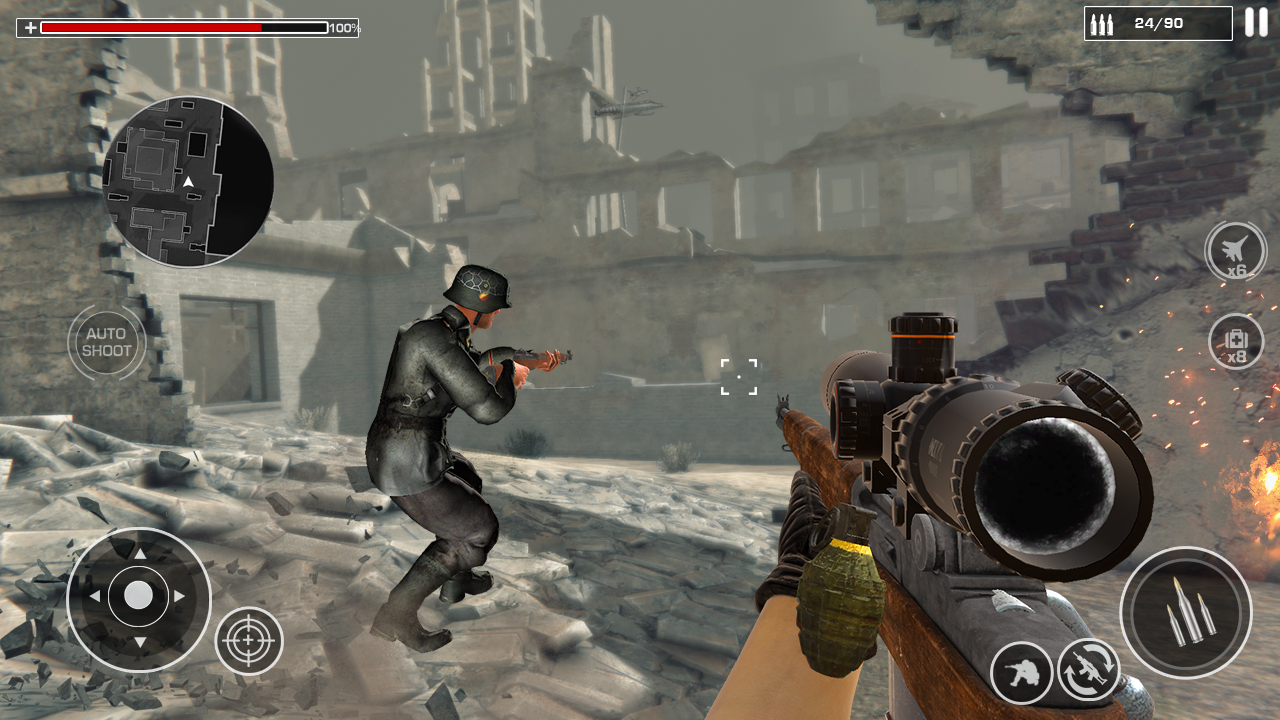This screenshot has height=720, width=1280.
Task: Activate the medkit power-up
Action: (1235, 340)
